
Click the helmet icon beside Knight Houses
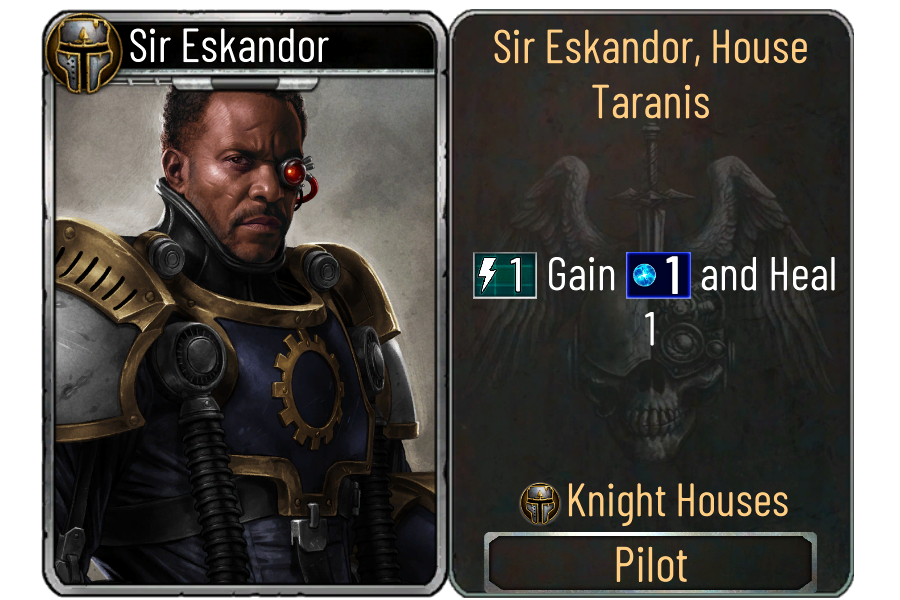[540, 503]
